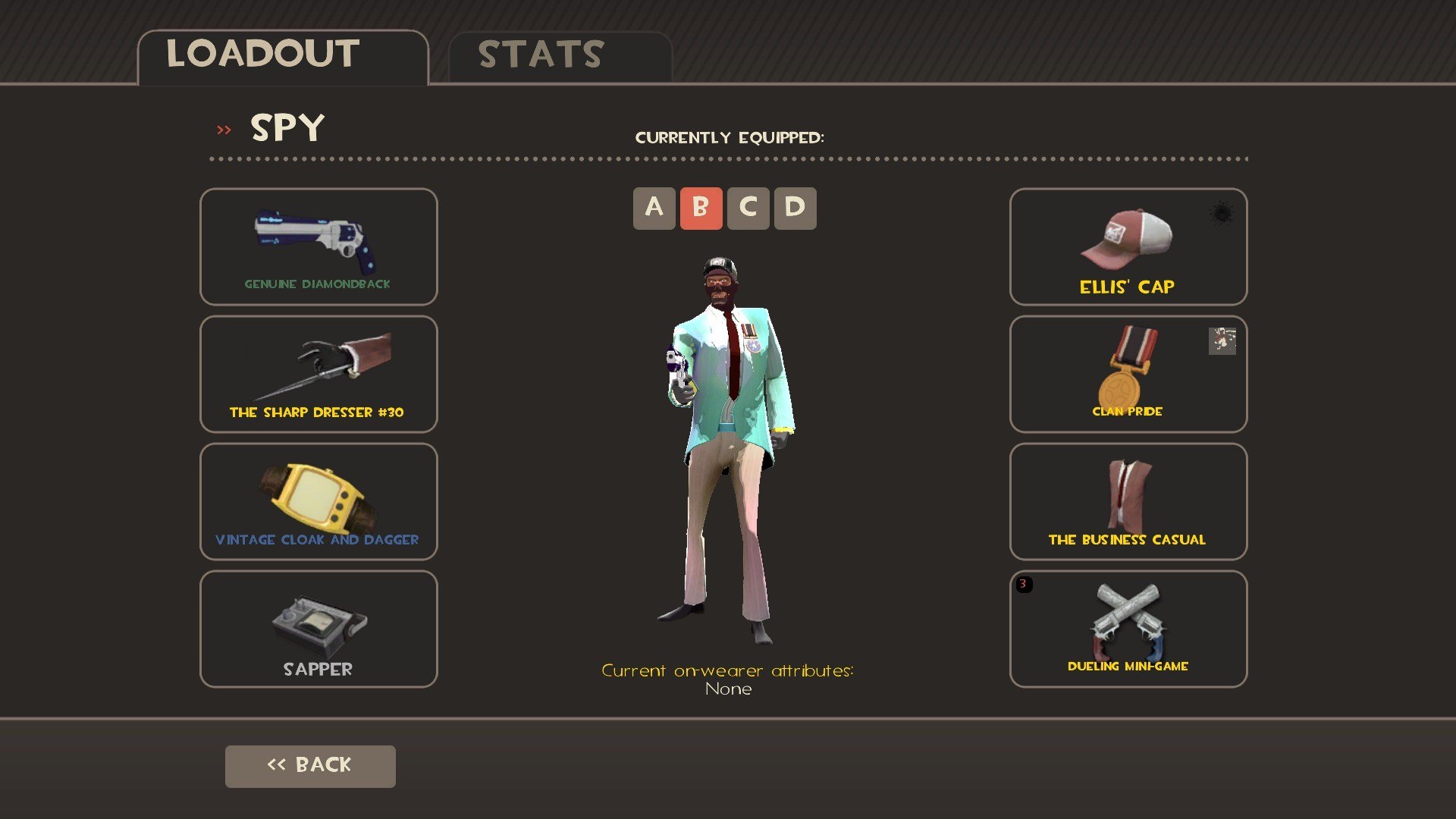This screenshot has height=819, width=1456.
Task: Select the Ellis' Cap cosmetic slot
Action: [1128, 246]
